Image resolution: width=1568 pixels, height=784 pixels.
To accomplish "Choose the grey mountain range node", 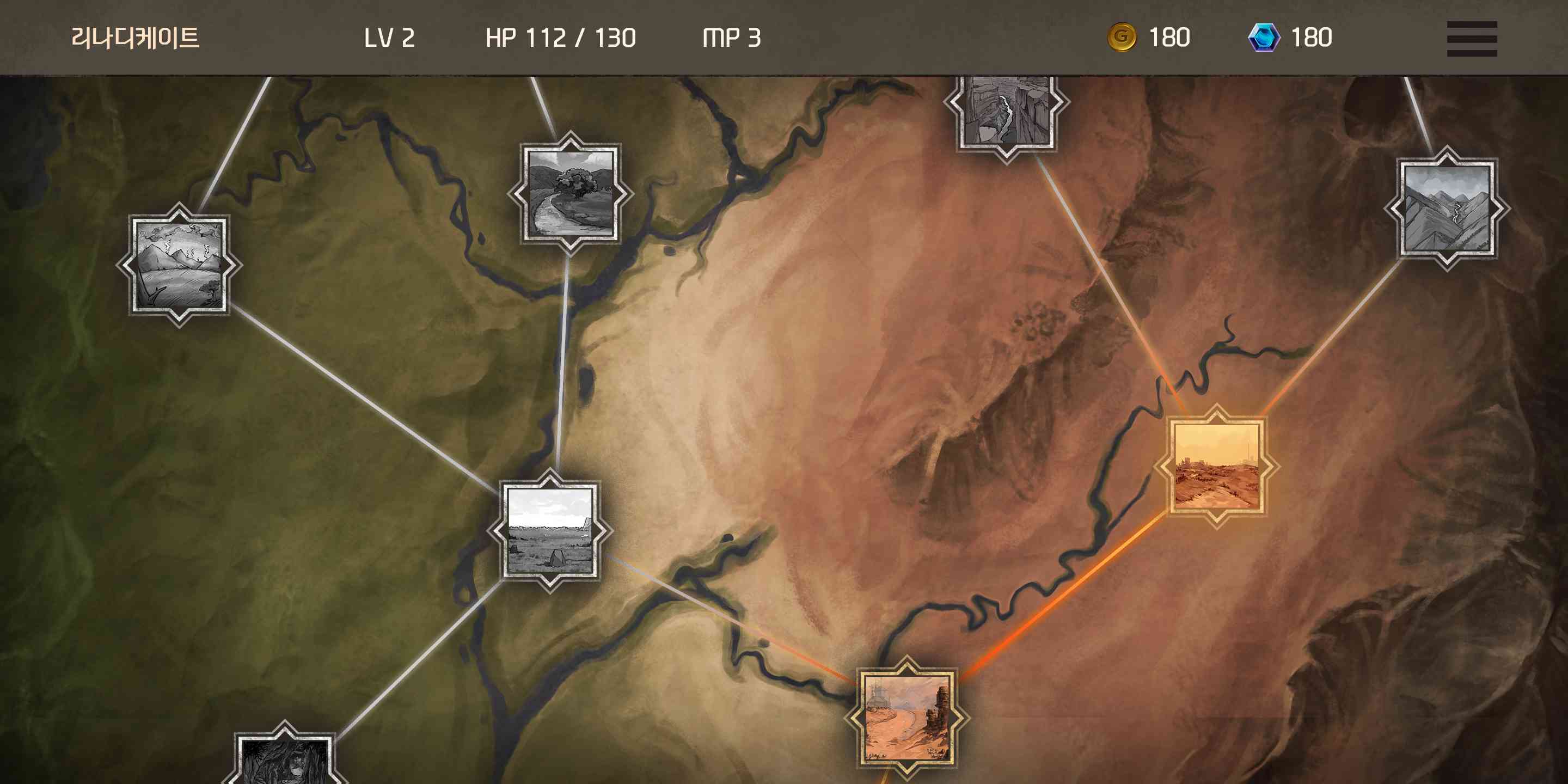I will coord(1447,208).
